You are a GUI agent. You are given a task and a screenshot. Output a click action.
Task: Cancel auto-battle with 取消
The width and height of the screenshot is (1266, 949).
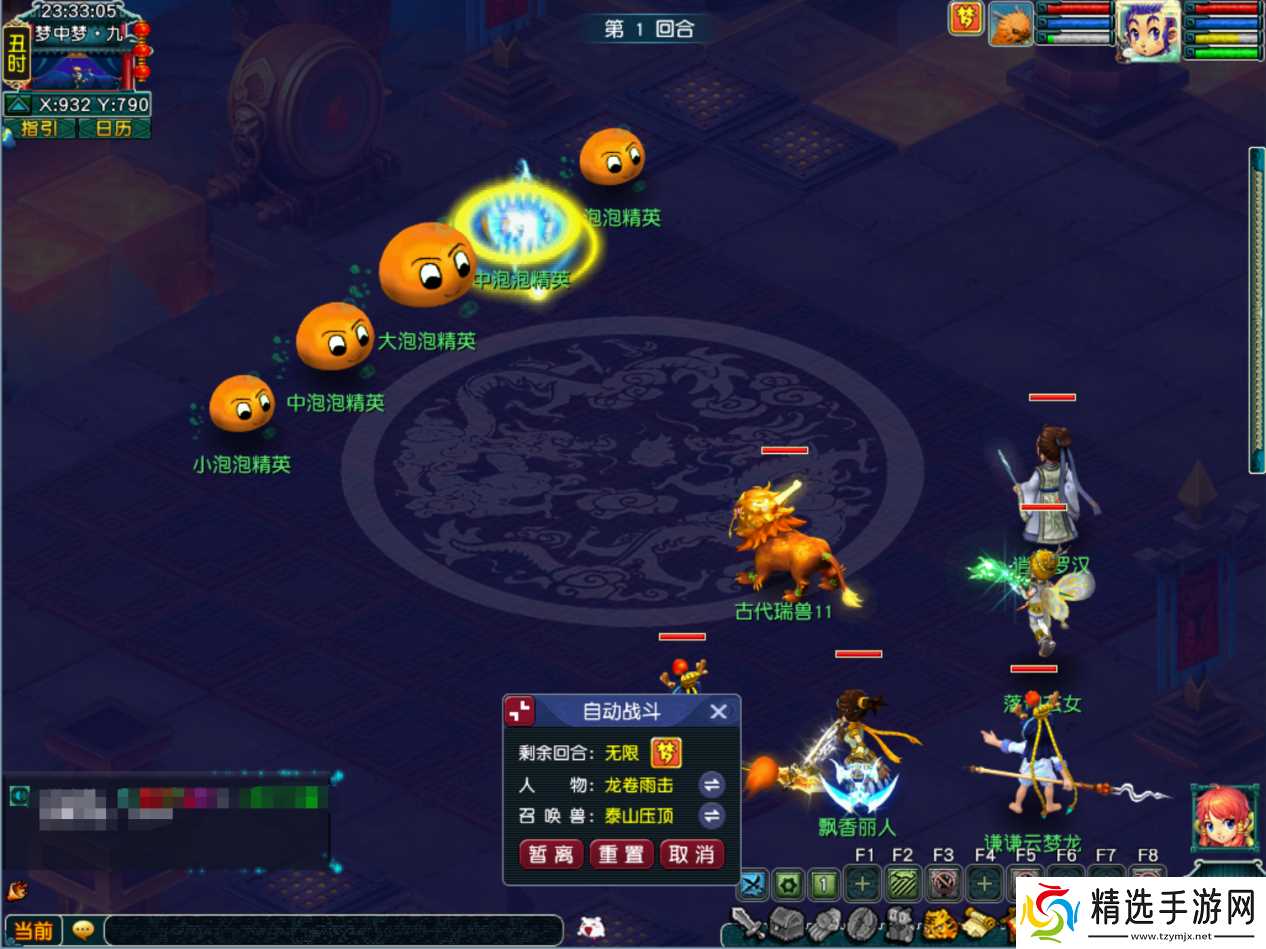click(x=691, y=854)
